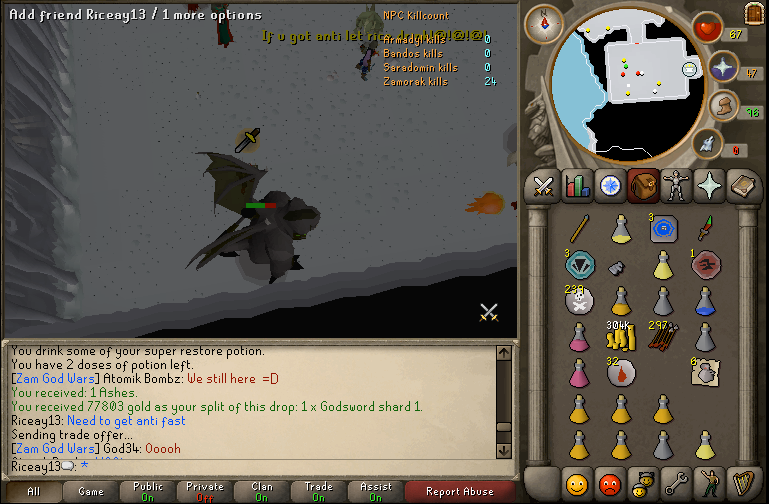Select the blue potion in inventory
The width and height of the screenshot is (769, 504).
click(x=705, y=300)
